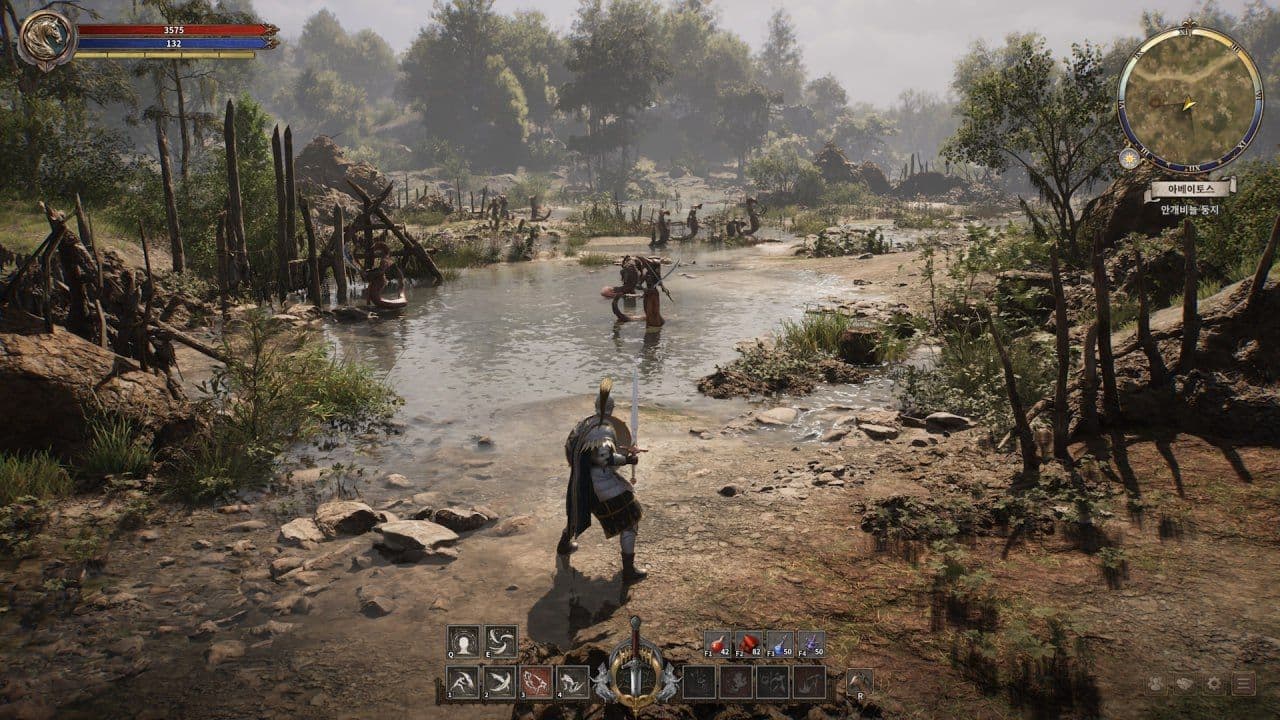Open the circular minimap
This screenshot has width=1280, height=720.
[x=1189, y=98]
